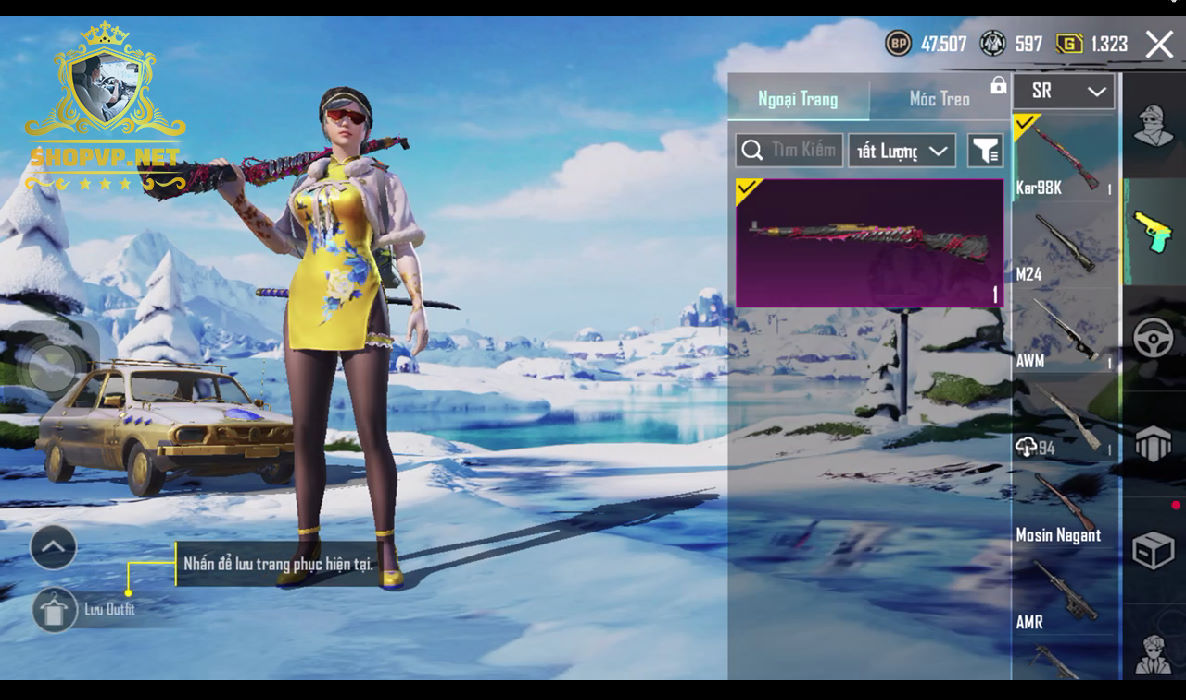Switch to the Ngoại Trang tab
This screenshot has width=1186, height=700.
[798, 99]
